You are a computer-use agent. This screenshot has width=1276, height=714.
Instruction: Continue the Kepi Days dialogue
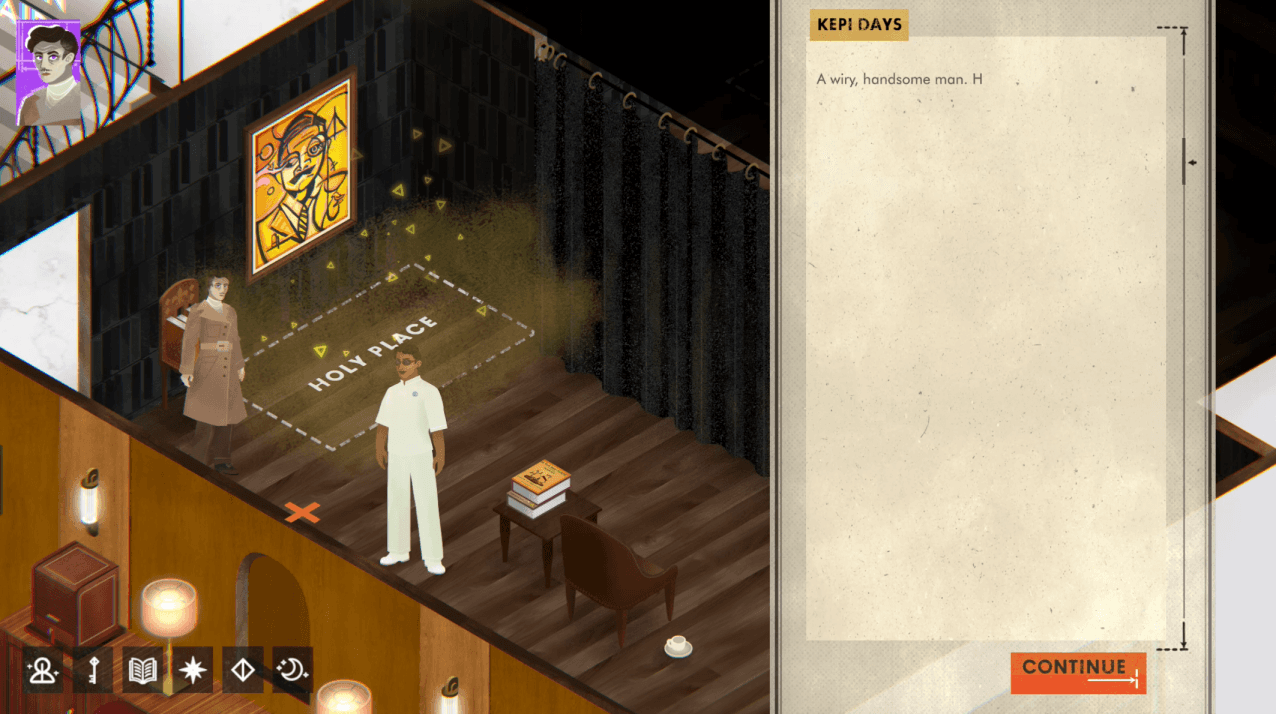1078,672
